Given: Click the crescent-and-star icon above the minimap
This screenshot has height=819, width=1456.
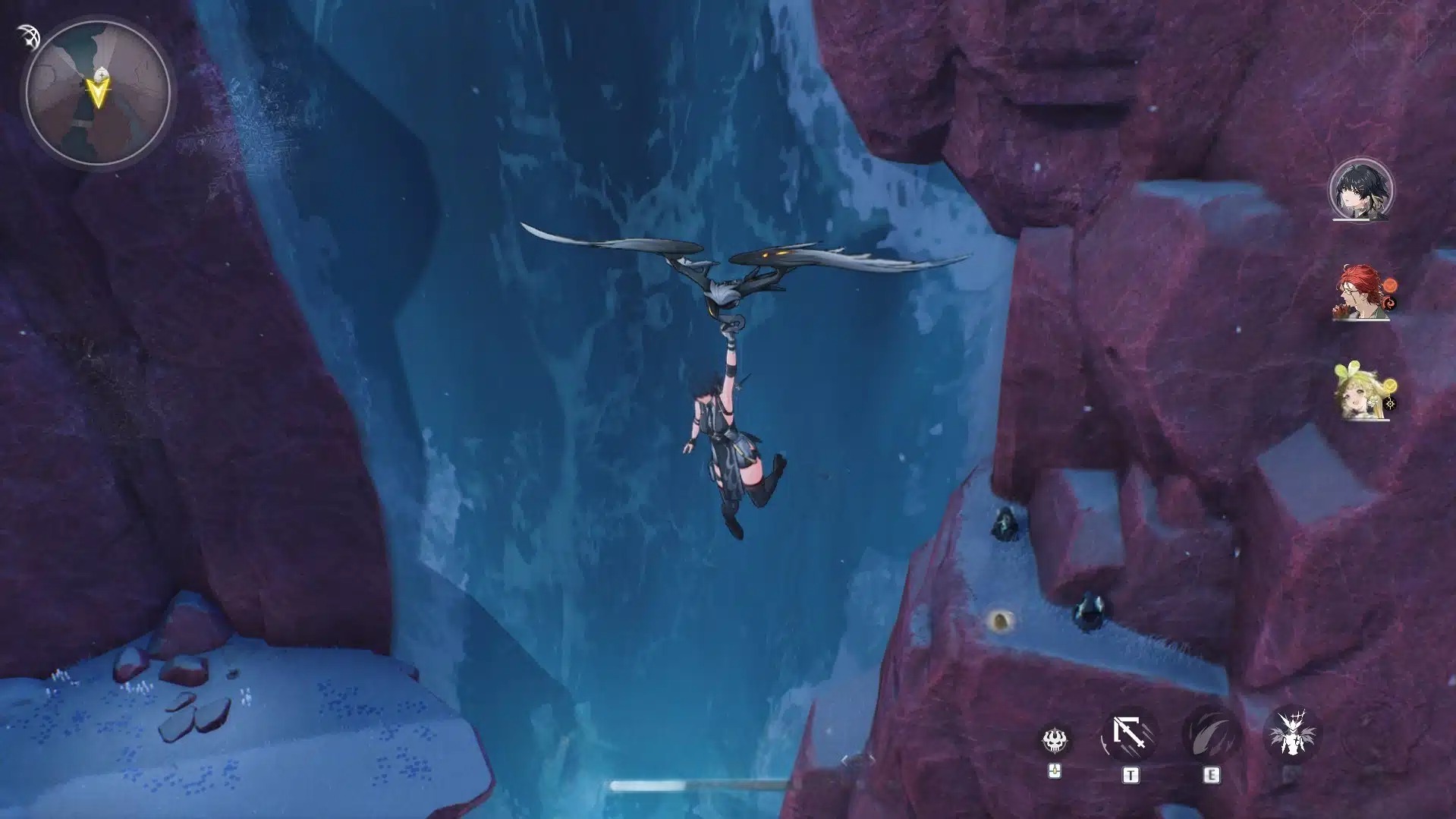Looking at the screenshot, I should (x=28, y=37).
